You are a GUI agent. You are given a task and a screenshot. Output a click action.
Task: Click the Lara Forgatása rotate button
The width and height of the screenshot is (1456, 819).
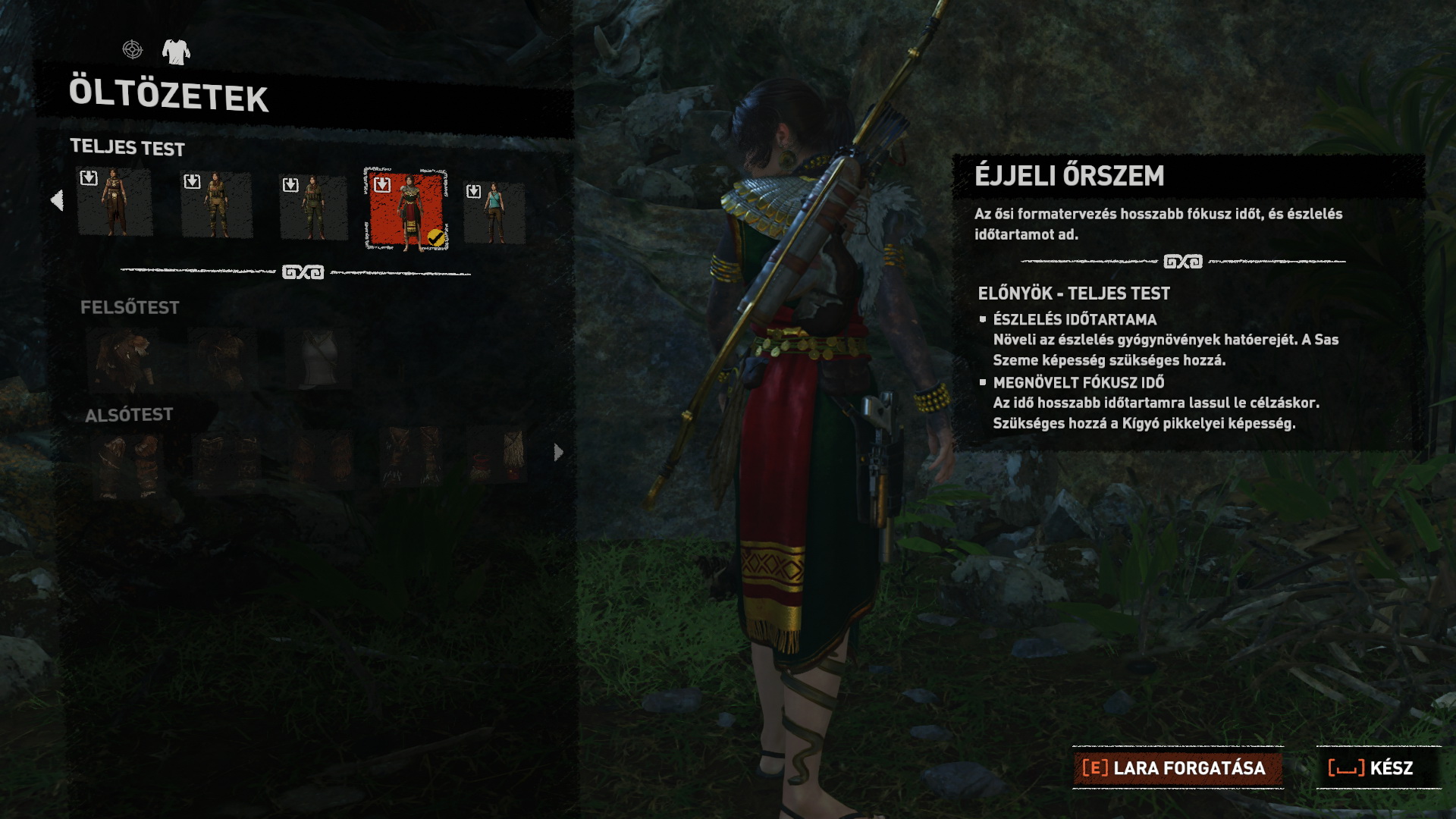[1177, 768]
